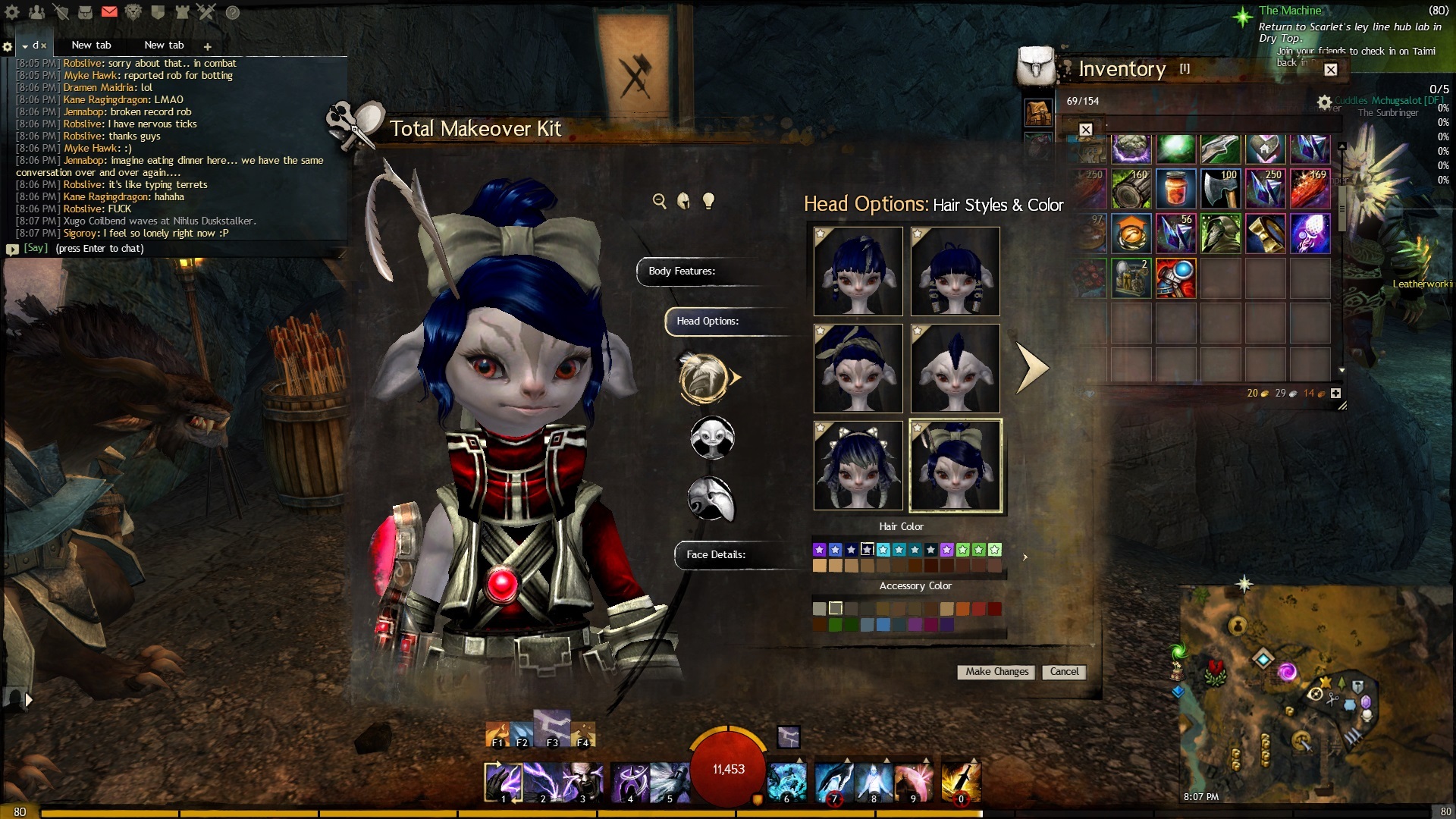Open the mail envelope icon

109,11
